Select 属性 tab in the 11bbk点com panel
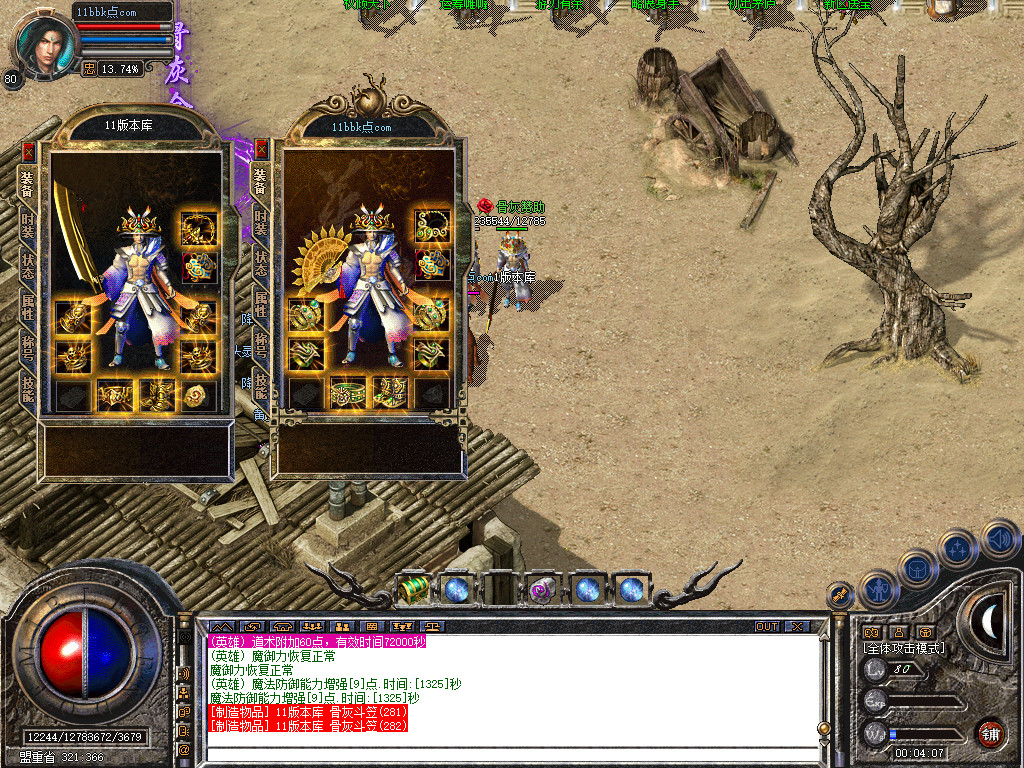Image resolution: width=1024 pixels, height=768 pixels. [261, 303]
